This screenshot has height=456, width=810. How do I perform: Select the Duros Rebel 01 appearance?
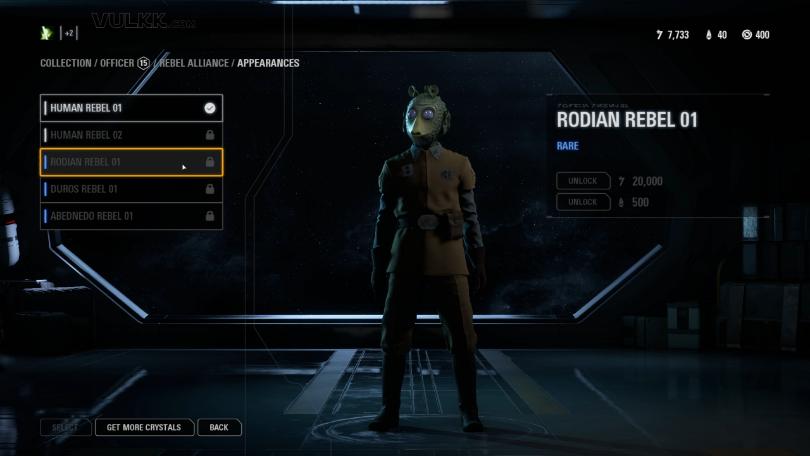130,189
